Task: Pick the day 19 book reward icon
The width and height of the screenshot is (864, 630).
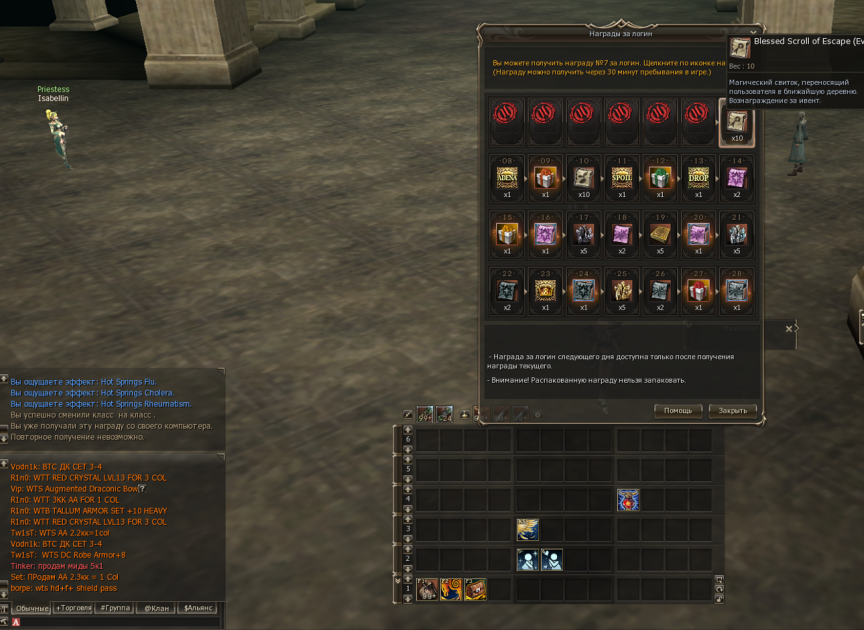Action: point(660,234)
